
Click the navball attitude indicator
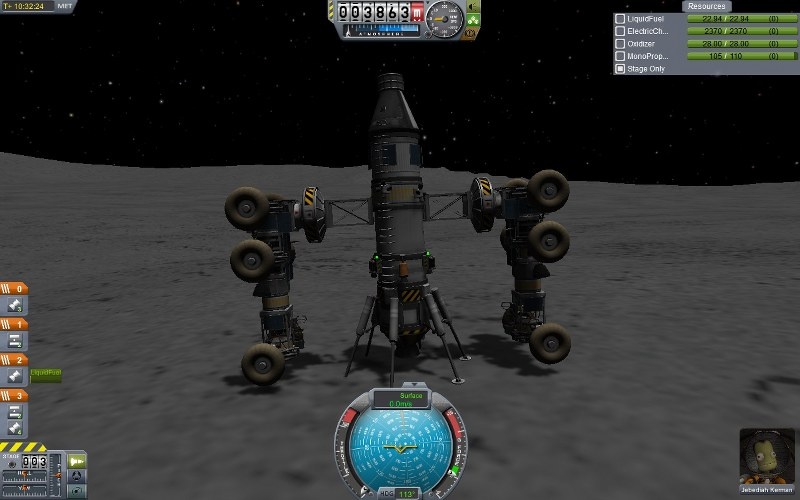pyautogui.click(x=399, y=447)
